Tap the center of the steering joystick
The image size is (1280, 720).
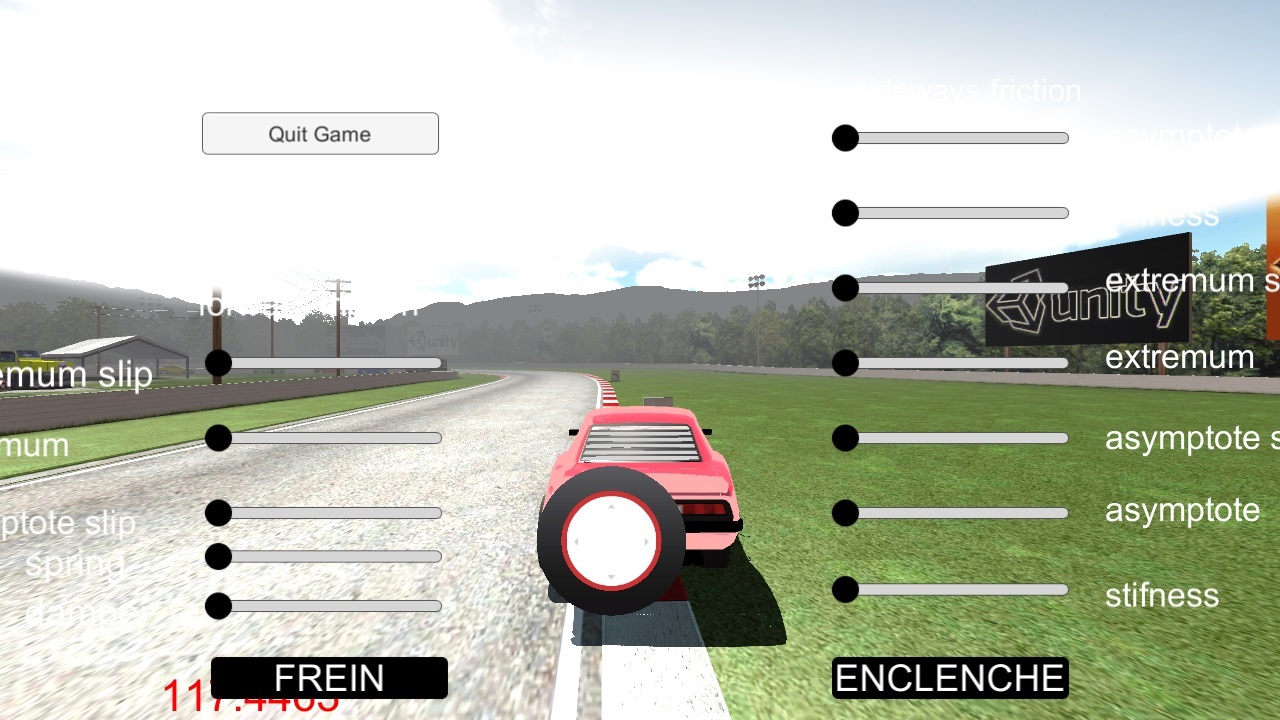610,540
